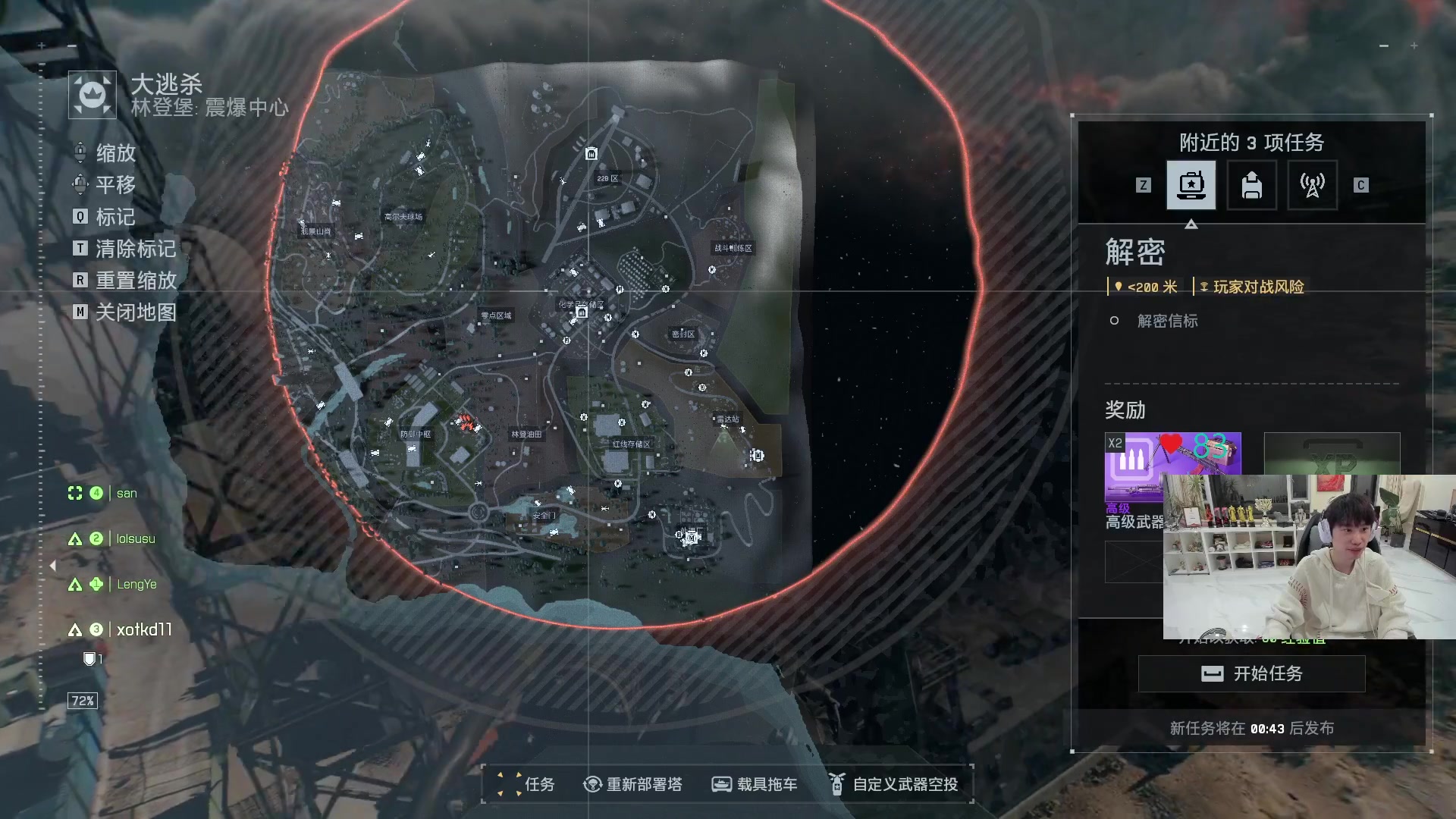Viewport: 1456px width, 819px height.
Task: Select squad member lolsusu in the list
Action: (x=135, y=538)
